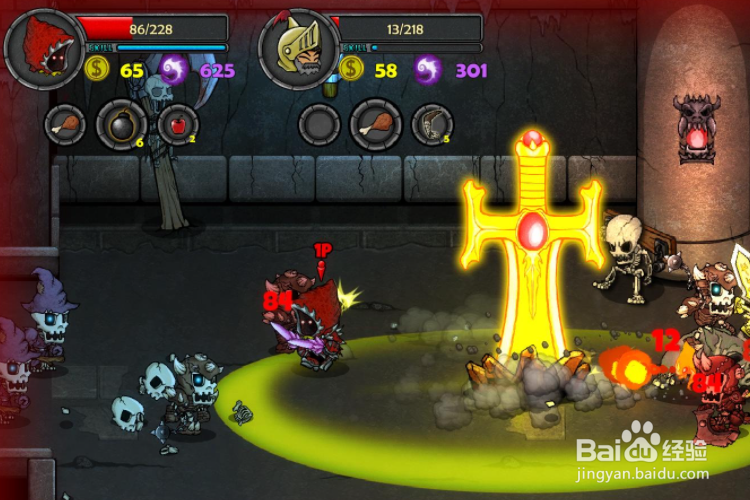750x500 pixels.
Task: Use the bomb item slot
Action: 121,124
